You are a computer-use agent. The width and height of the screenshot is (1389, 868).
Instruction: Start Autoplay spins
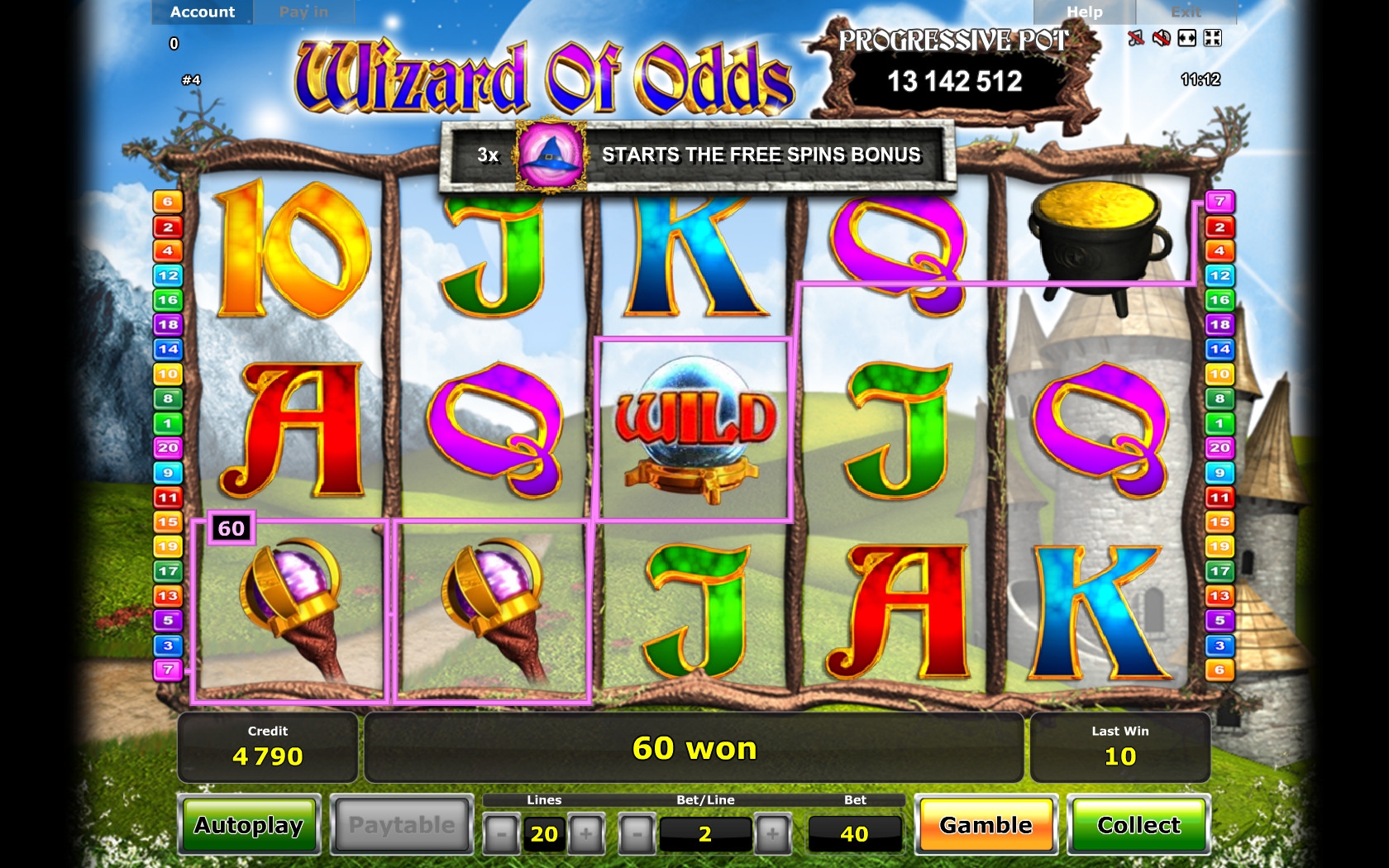[x=249, y=825]
